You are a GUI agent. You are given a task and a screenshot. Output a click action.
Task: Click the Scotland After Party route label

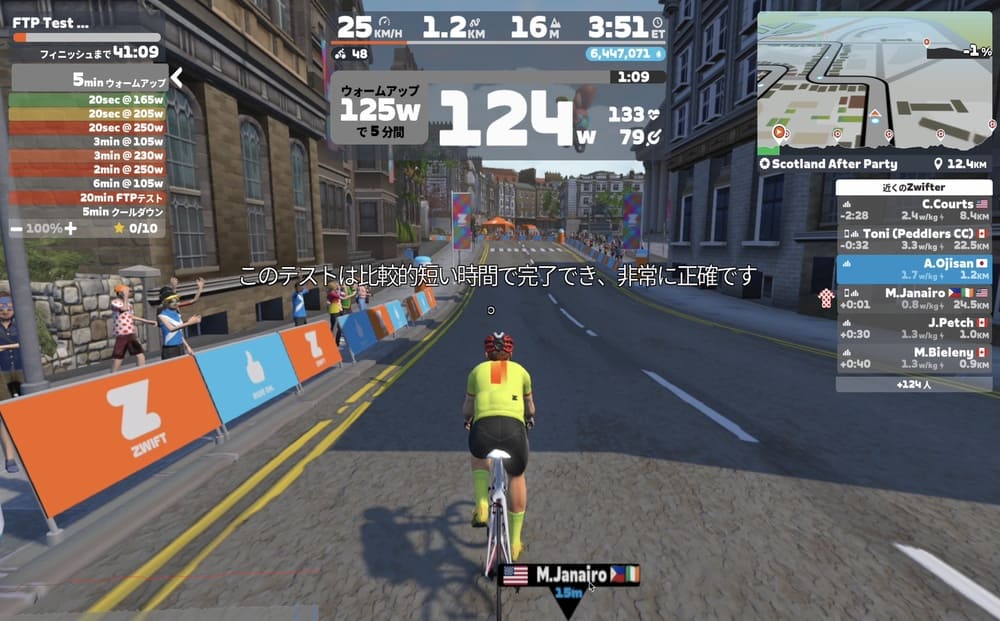(x=834, y=164)
